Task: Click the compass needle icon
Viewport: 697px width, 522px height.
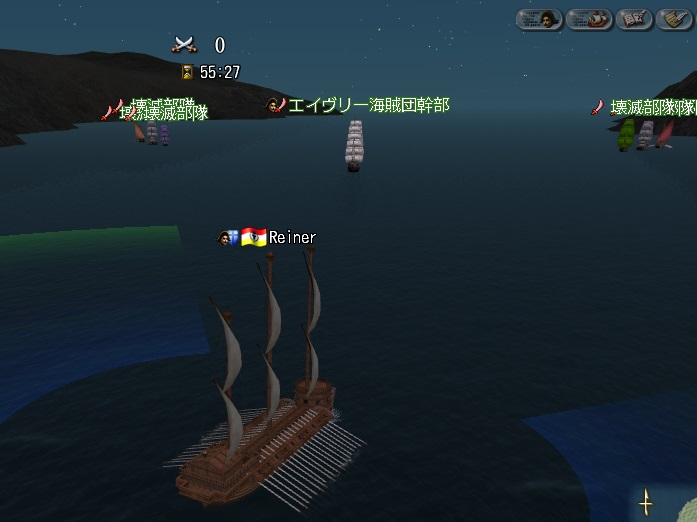Action: point(646,502)
